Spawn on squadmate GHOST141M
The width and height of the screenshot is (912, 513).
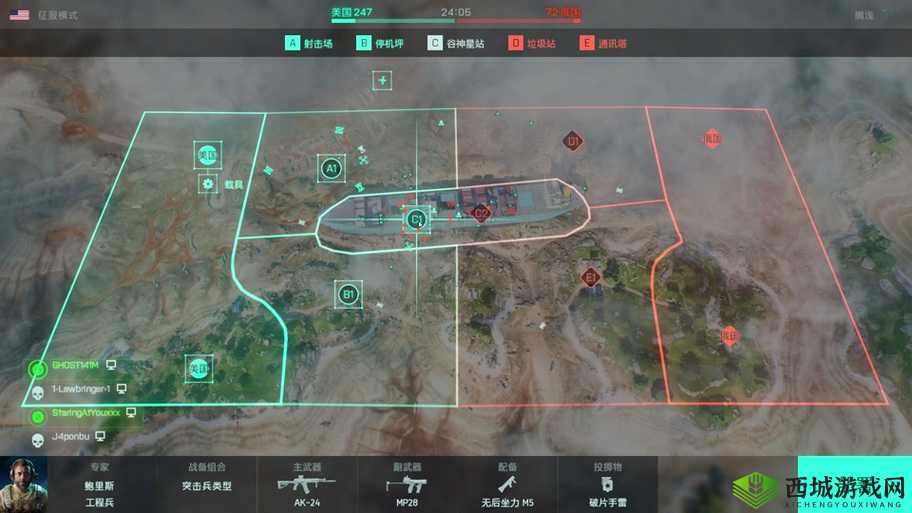point(76,365)
